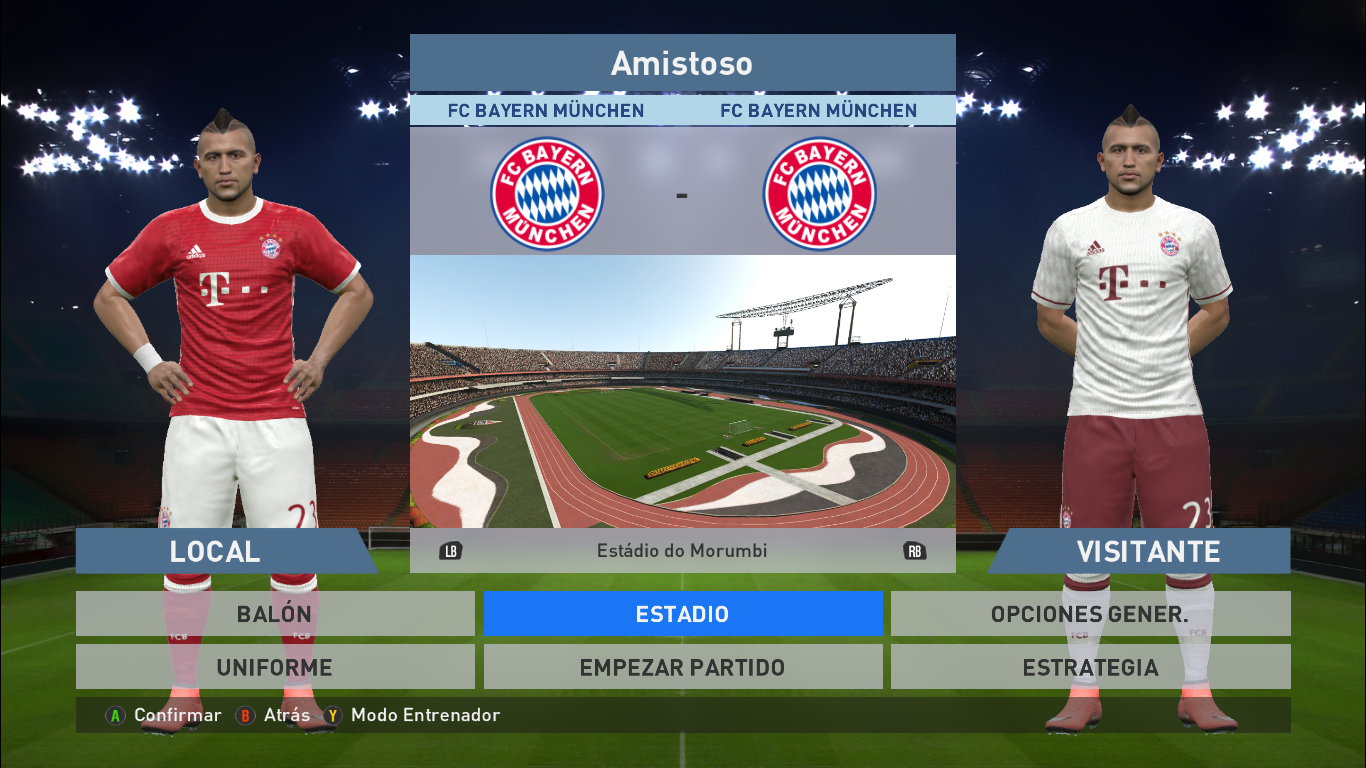Image resolution: width=1366 pixels, height=768 pixels.
Task: Click the Estádio do Morumbi stadium name
Action: coord(683,549)
